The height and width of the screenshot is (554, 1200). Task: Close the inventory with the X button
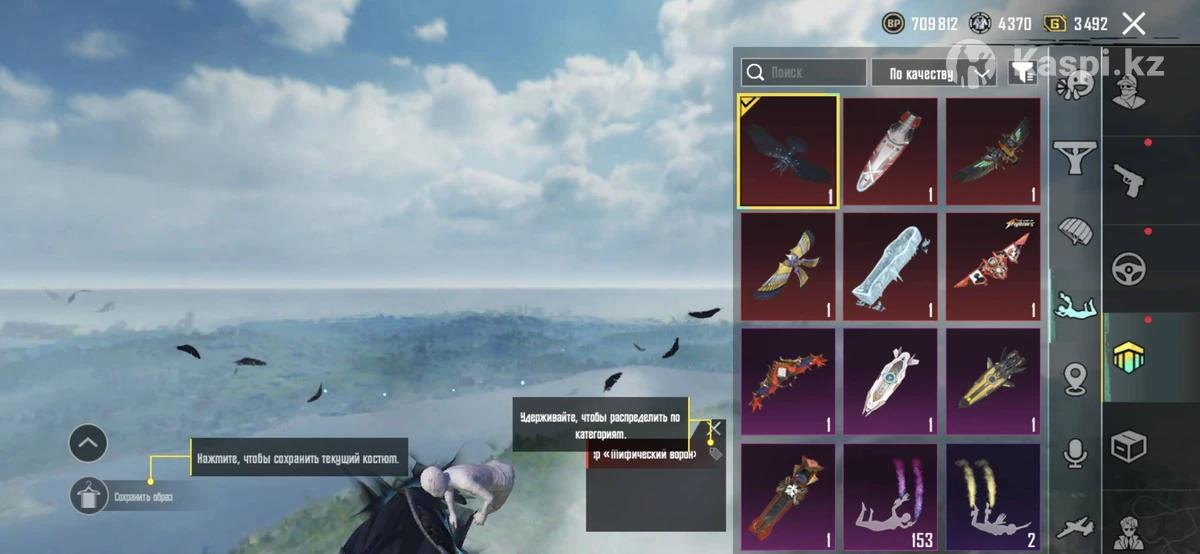click(1133, 24)
